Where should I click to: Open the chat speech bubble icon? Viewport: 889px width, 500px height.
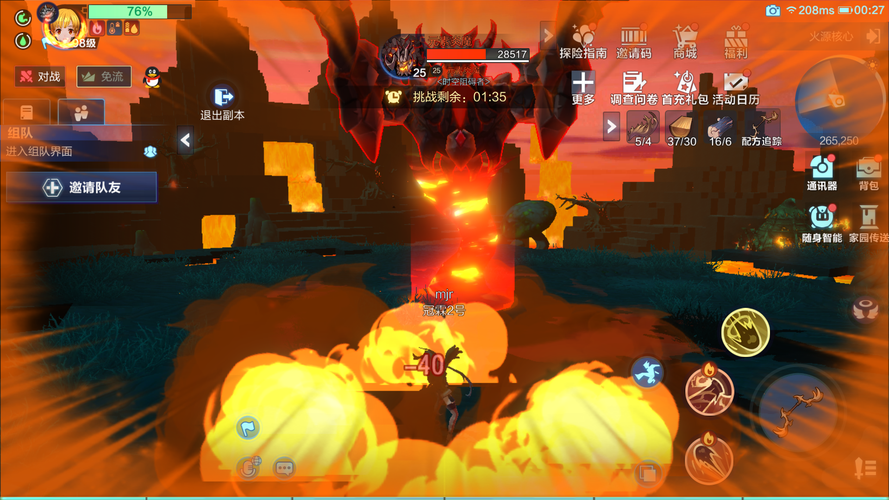click(284, 467)
